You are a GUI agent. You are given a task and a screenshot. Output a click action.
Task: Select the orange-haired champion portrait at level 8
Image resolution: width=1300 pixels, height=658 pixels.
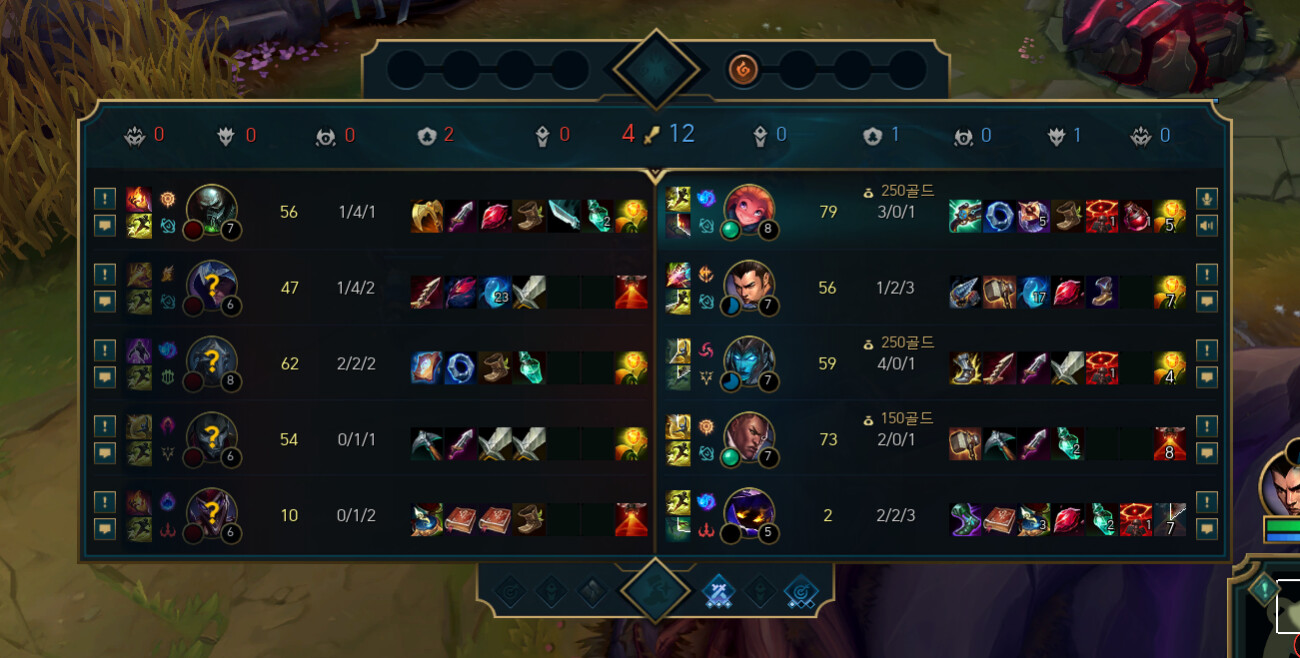coord(749,211)
